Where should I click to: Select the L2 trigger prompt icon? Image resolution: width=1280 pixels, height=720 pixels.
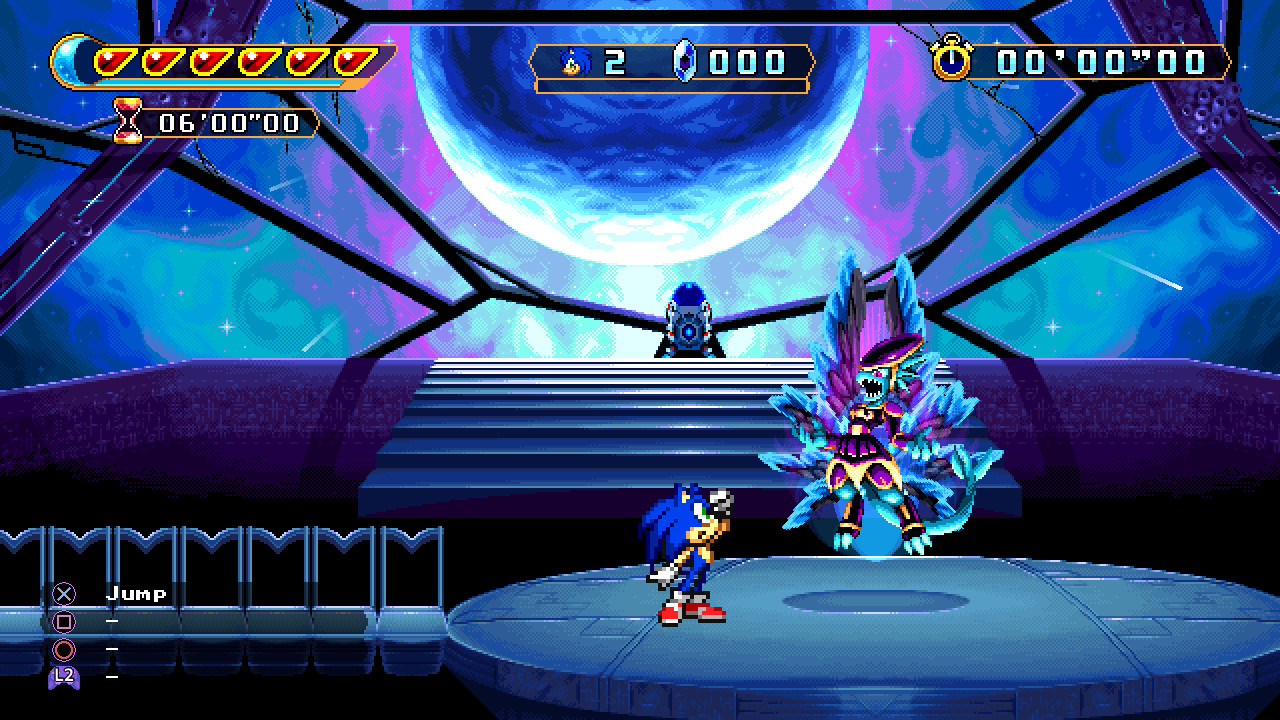66,679
